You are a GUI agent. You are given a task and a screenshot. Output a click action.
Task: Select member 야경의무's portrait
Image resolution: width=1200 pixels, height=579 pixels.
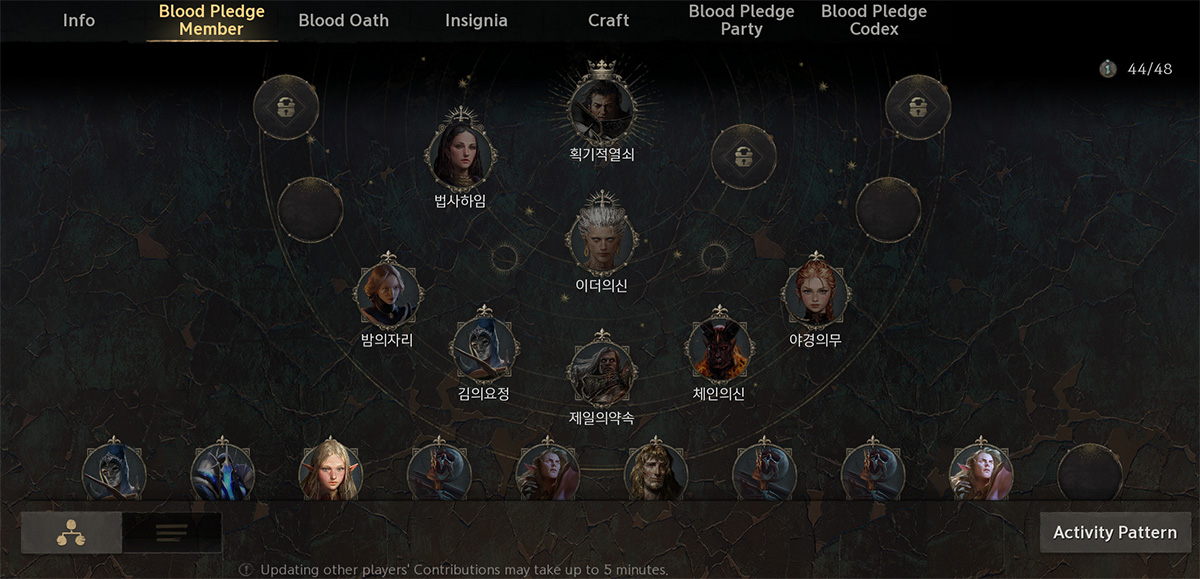coord(816,295)
